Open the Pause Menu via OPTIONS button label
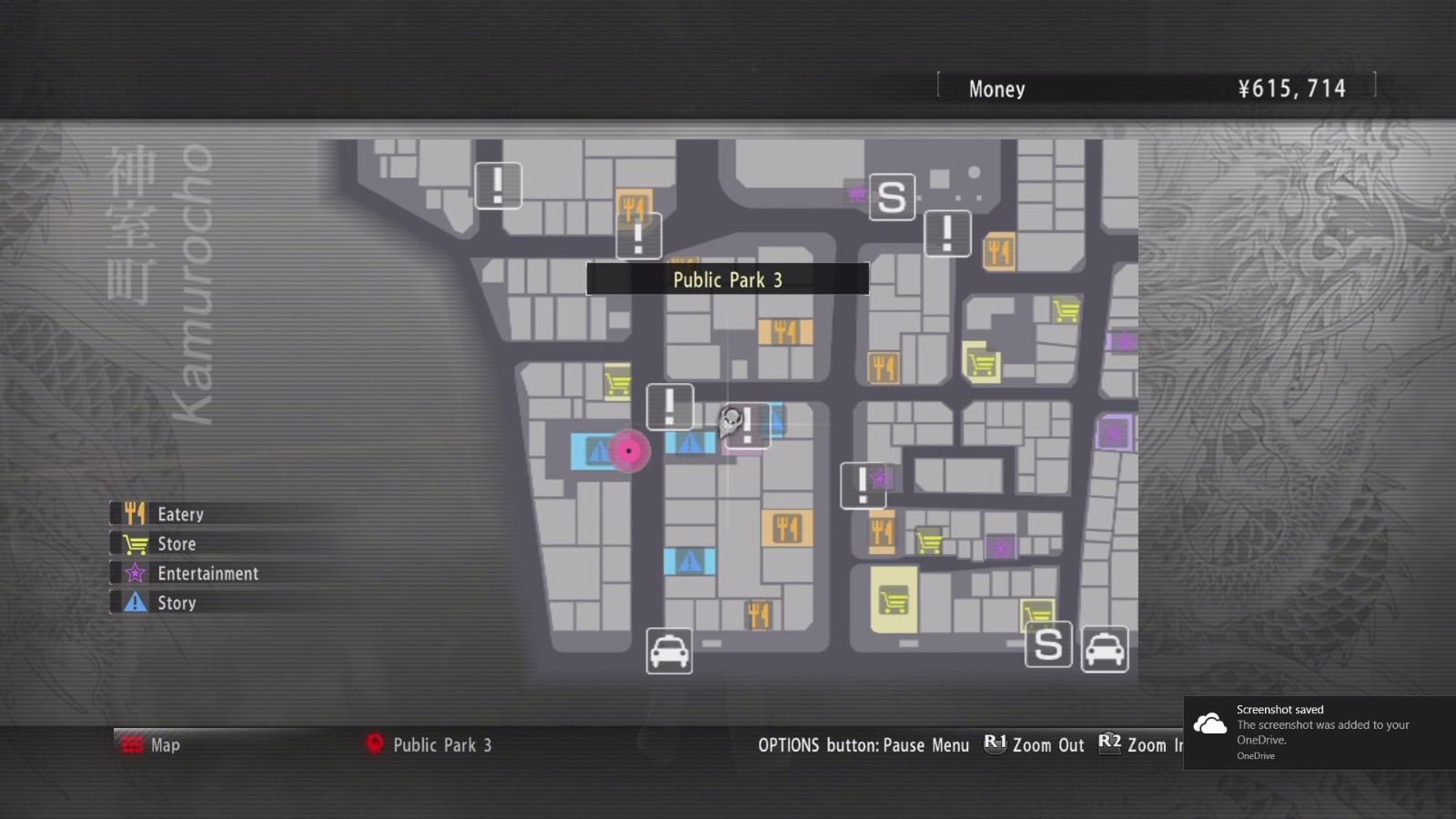 coord(864,744)
